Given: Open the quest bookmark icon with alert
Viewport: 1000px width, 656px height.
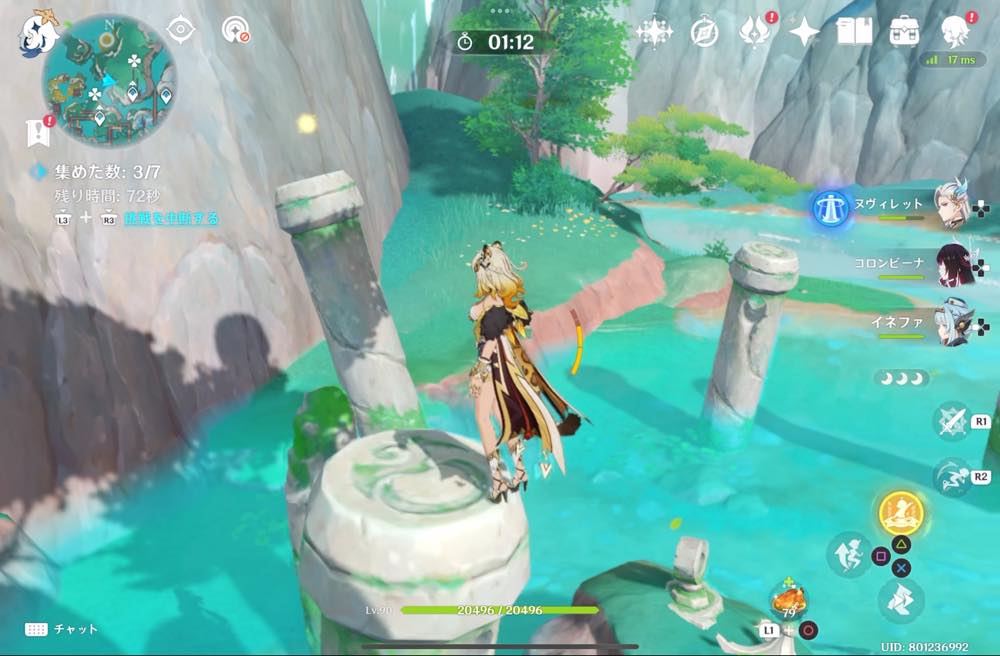Looking at the screenshot, I should click(39, 129).
